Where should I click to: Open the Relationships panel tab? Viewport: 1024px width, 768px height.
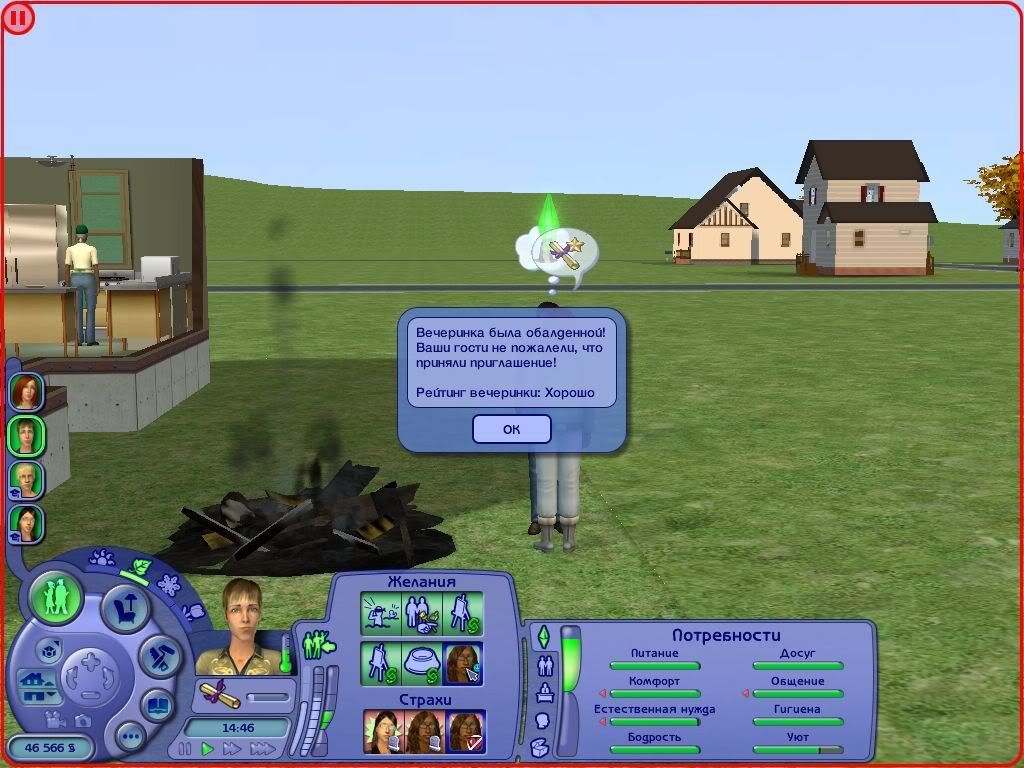coord(544,664)
